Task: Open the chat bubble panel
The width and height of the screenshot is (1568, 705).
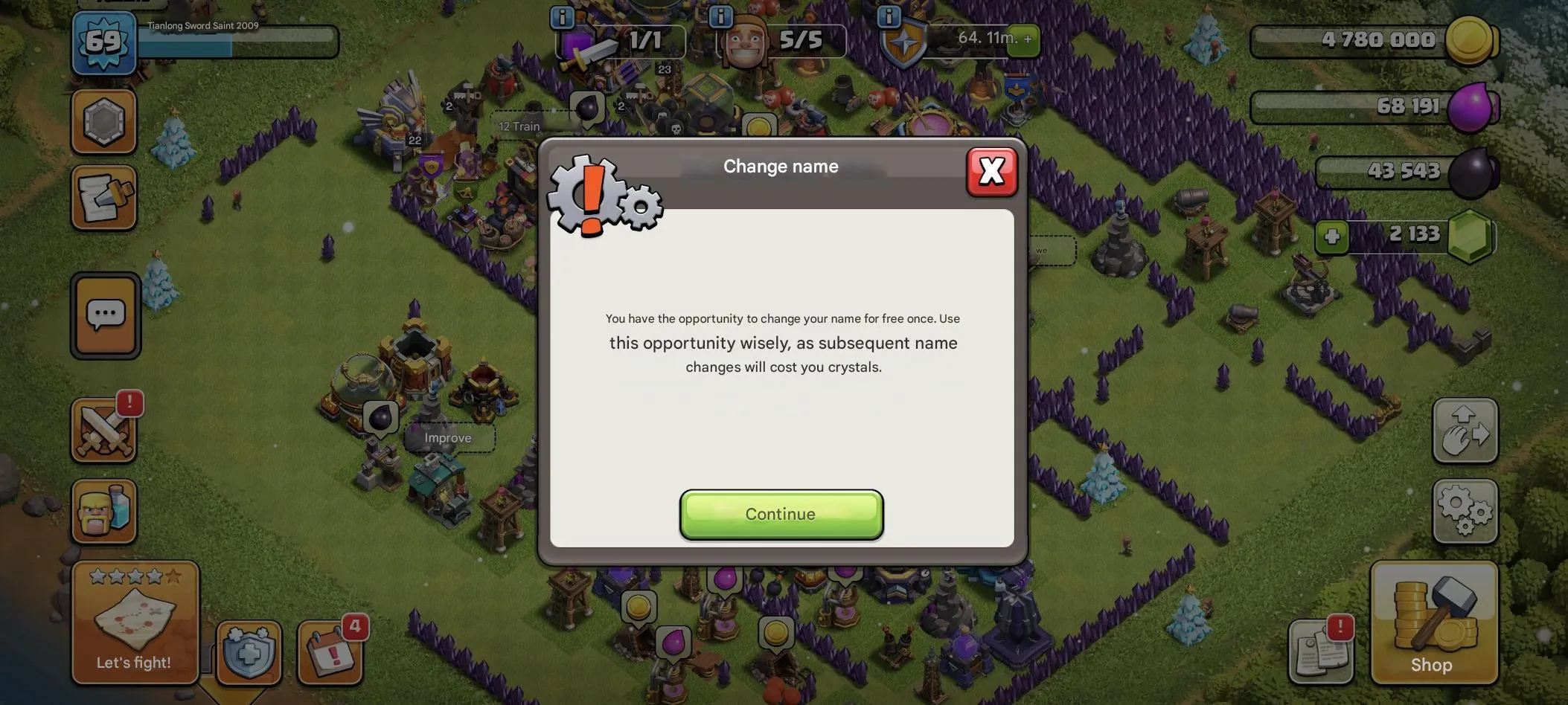Action: pyautogui.click(x=105, y=315)
